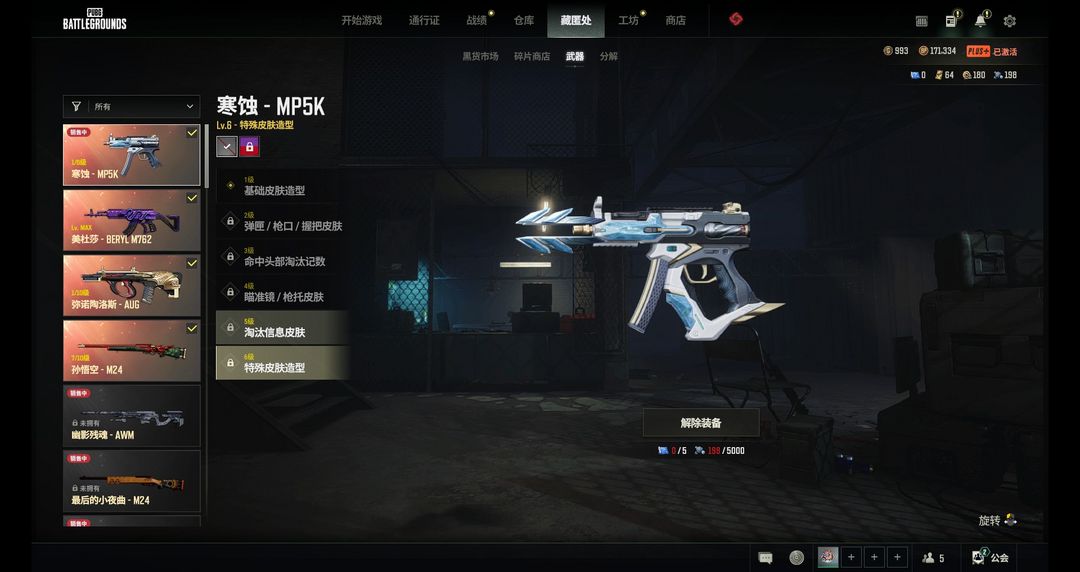Open the 仓库 tab

(524, 20)
